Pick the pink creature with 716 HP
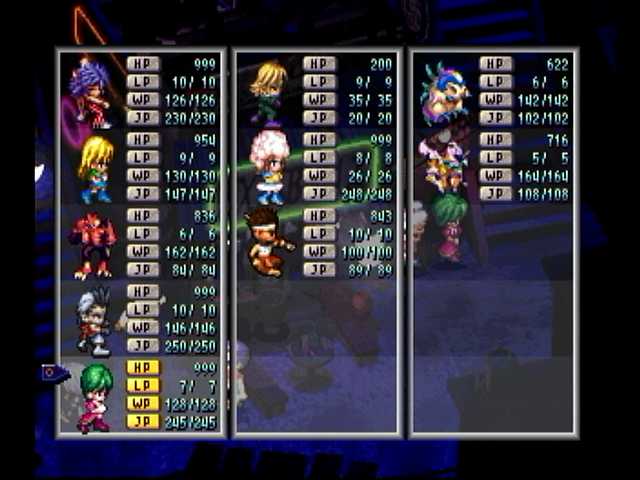Image resolution: width=640 pixels, height=480 pixels. (x=443, y=164)
